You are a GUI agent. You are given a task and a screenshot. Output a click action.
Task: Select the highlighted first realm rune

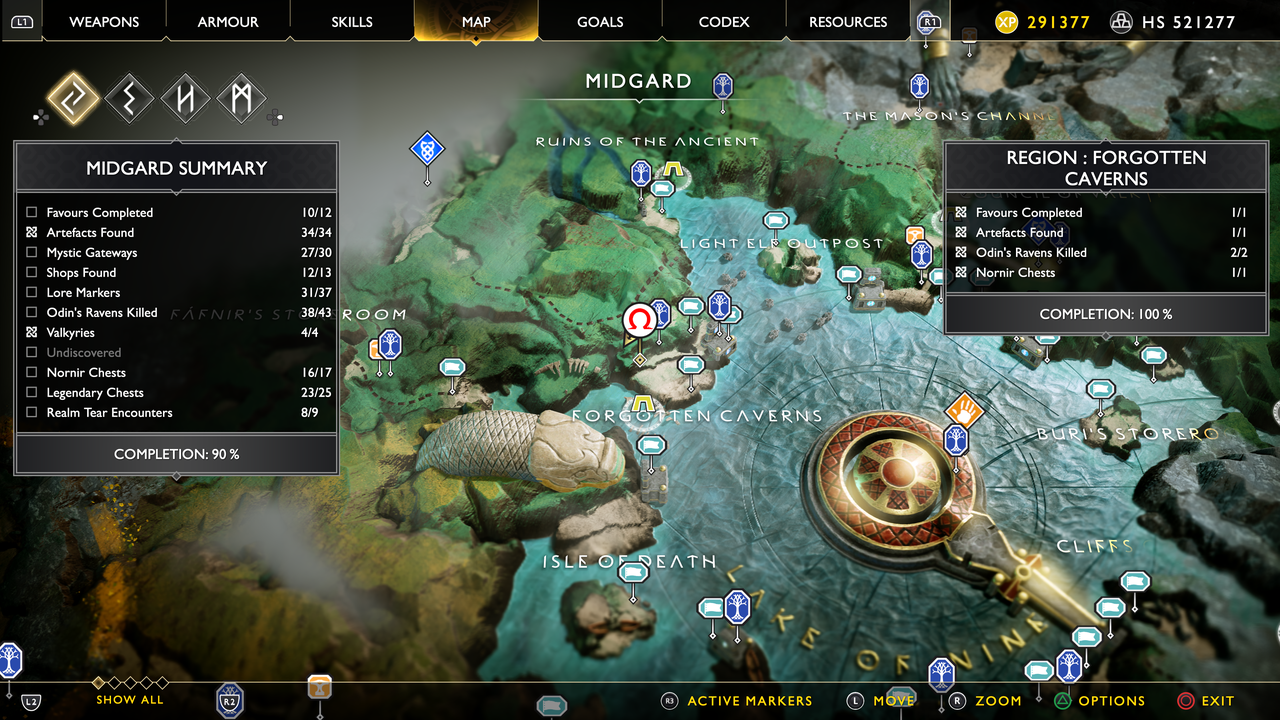(x=73, y=99)
